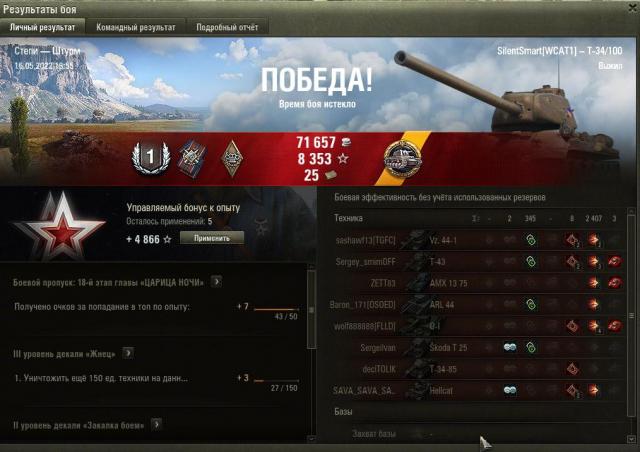Close the battle results window

[627, 8]
